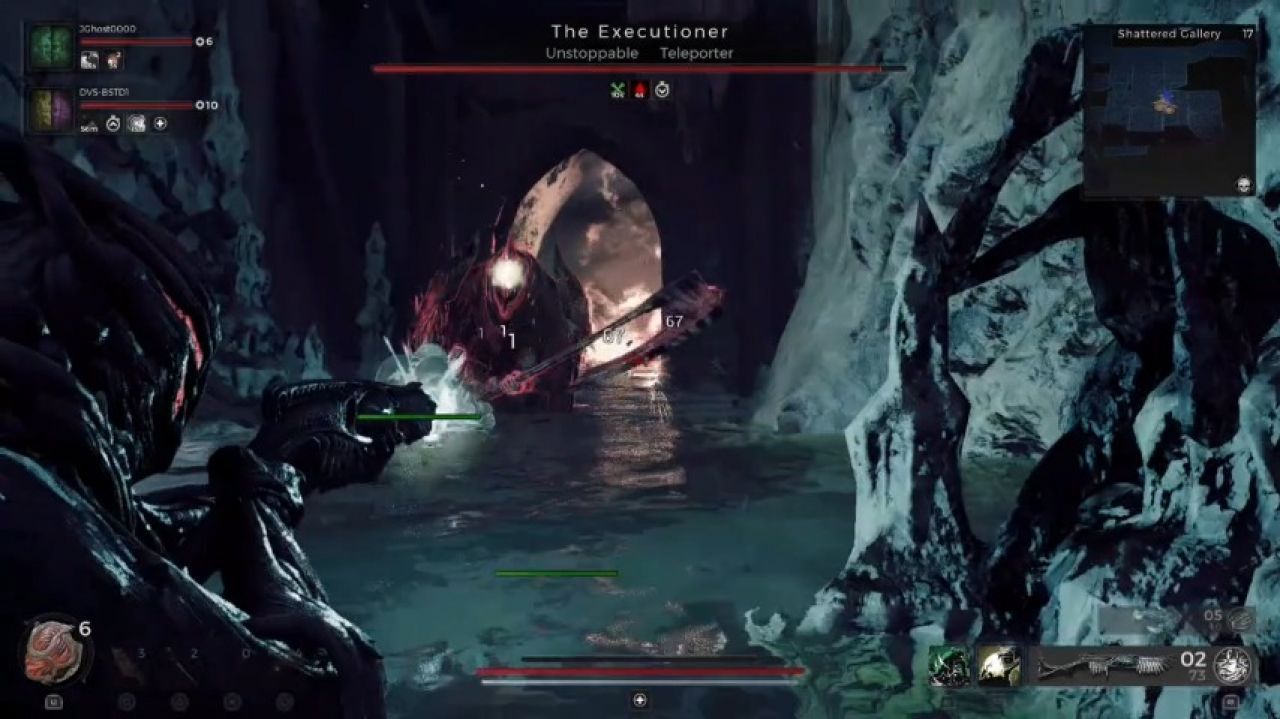This screenshot has width=1280, height=719.
Task: Click the skull marker below the minimap
Action: [1245, 185]
